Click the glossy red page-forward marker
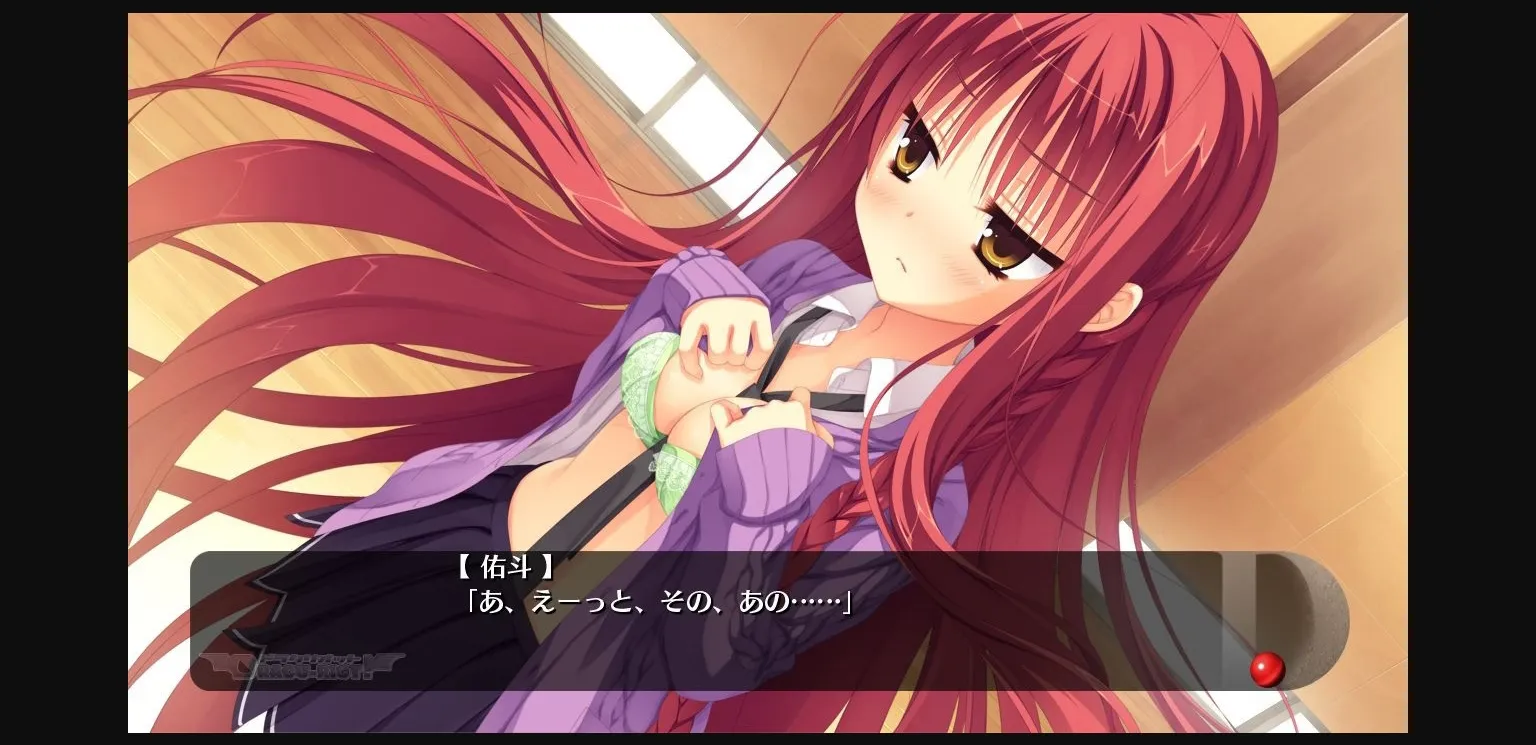 click(1268, 671)
